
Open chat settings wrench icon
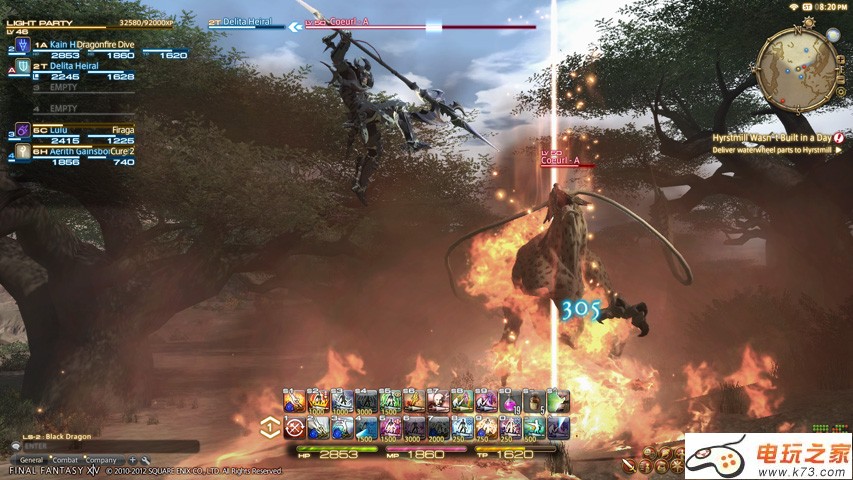pos(145,459)
